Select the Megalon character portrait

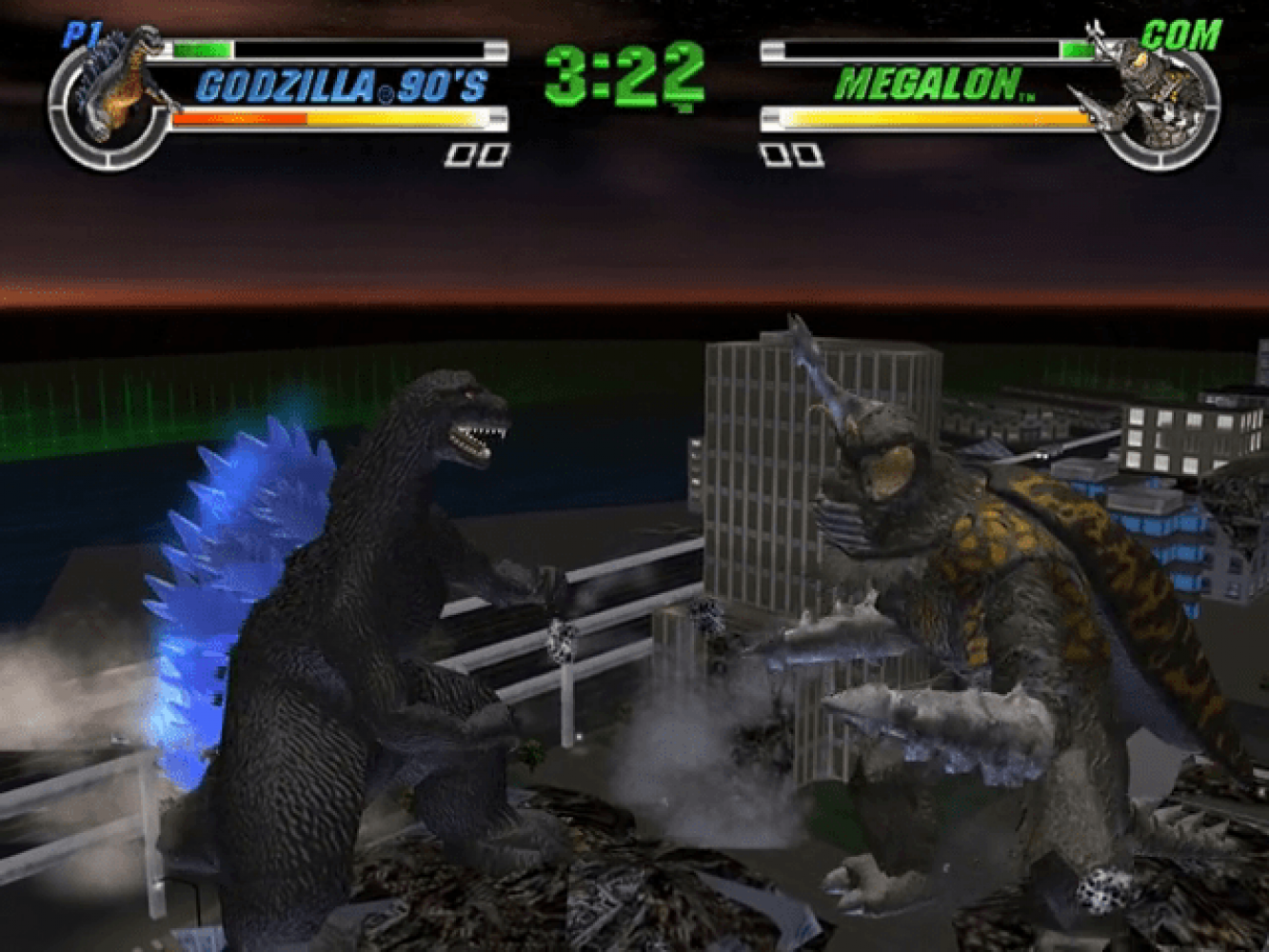pos(1153,95)
